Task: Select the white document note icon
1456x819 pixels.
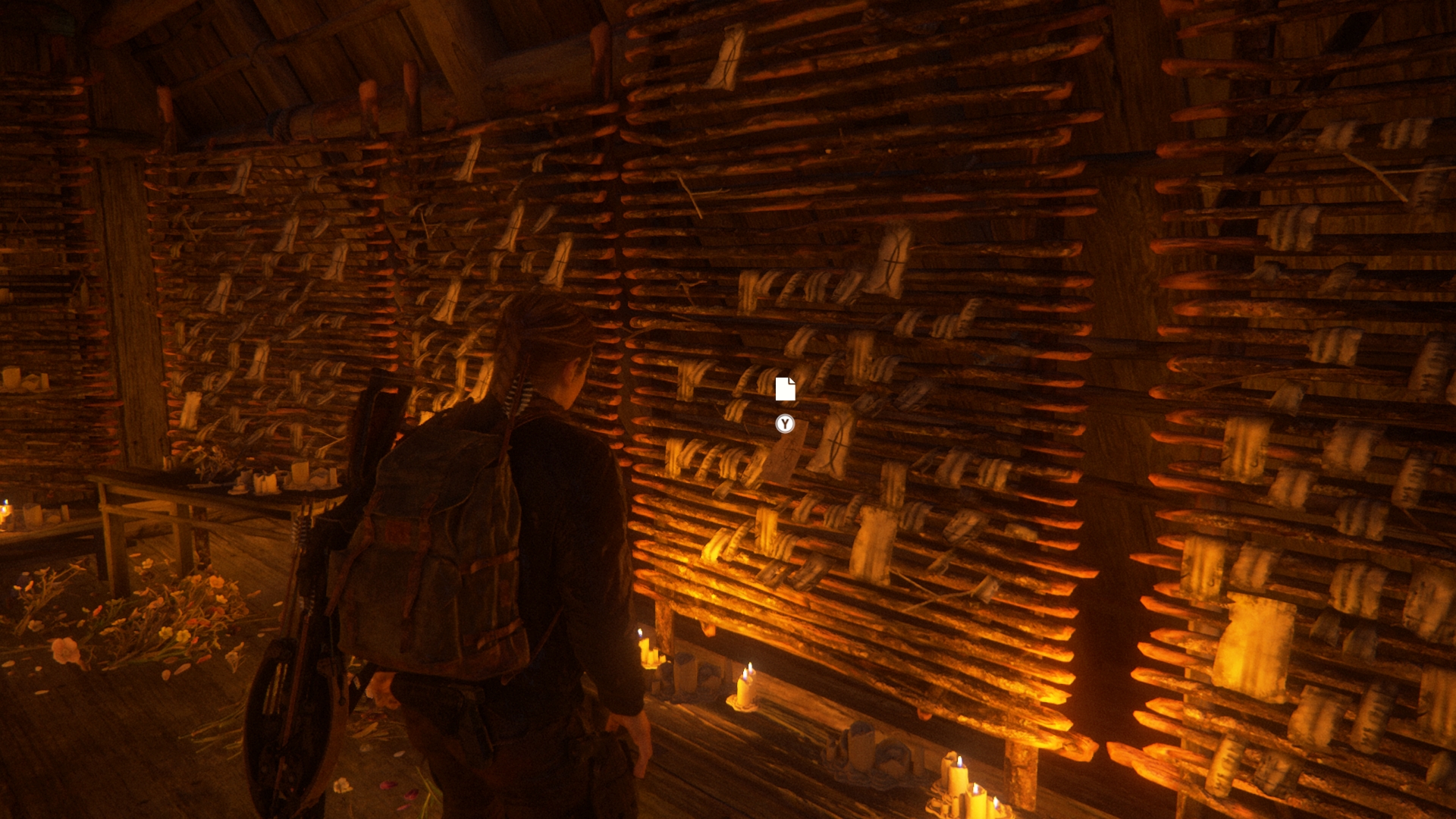Action: click(x=785, y=389)
